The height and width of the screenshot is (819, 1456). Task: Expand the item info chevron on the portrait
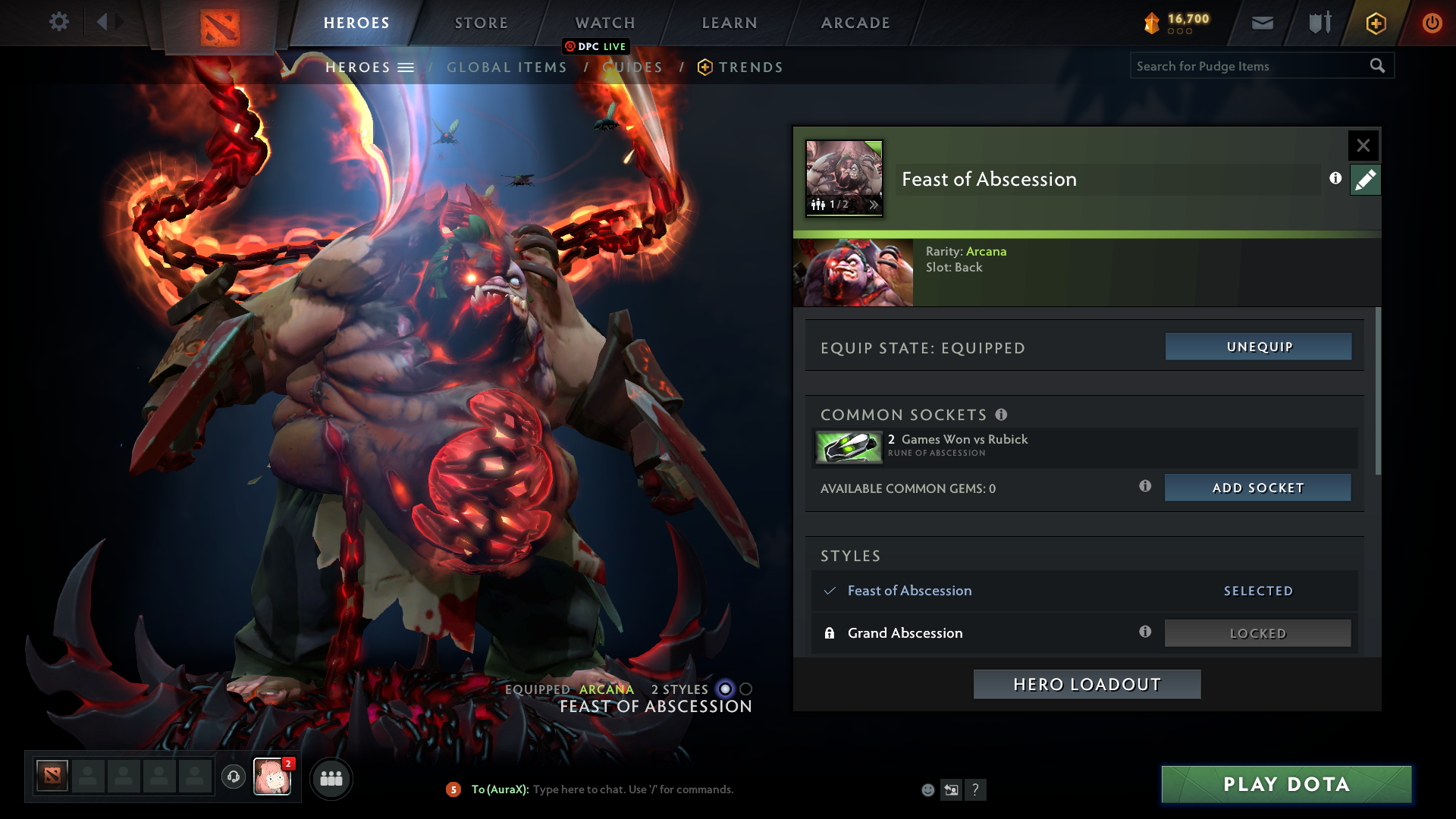coord(874,205)
